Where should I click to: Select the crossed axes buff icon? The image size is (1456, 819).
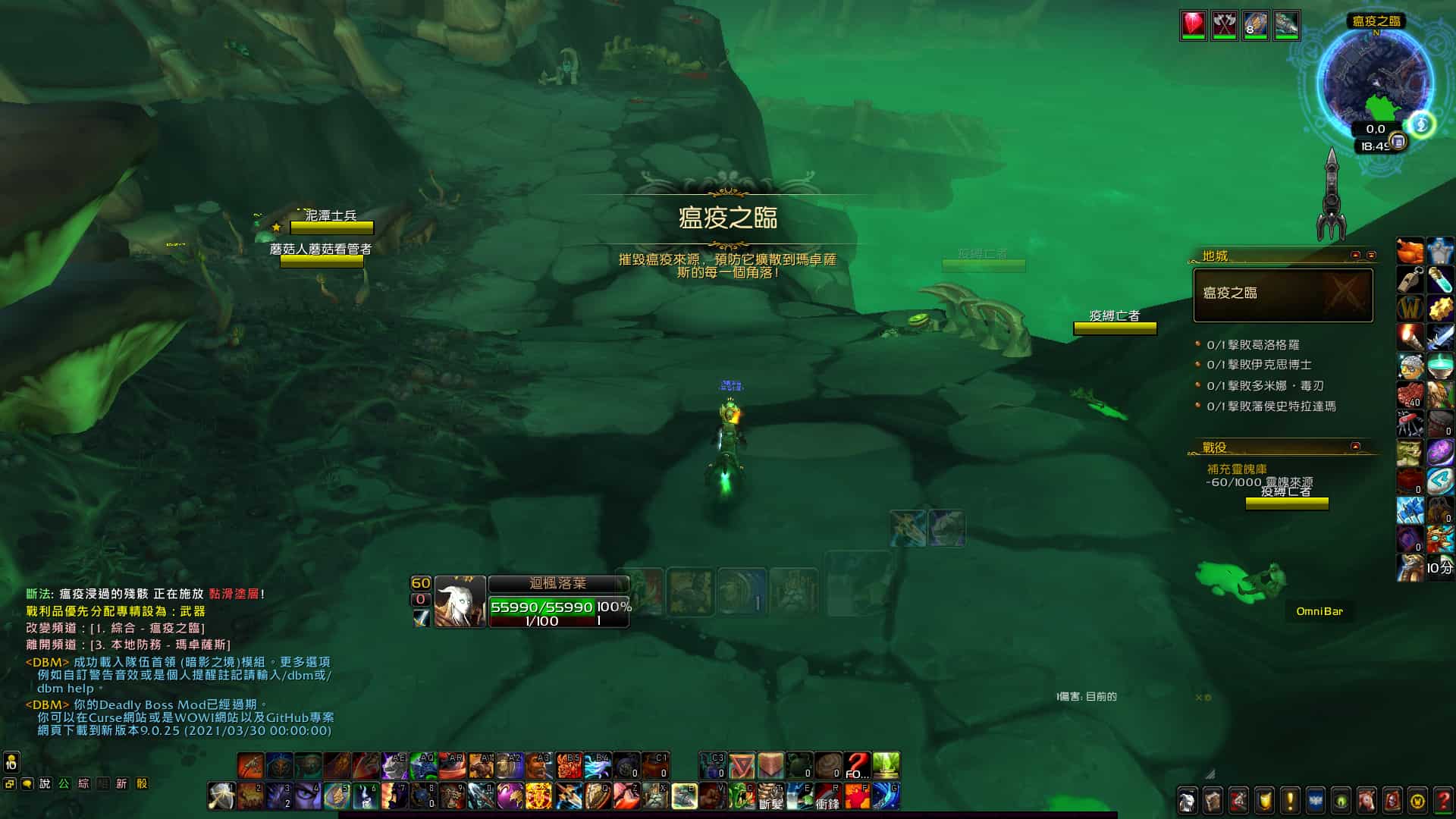coord(1224,25)
